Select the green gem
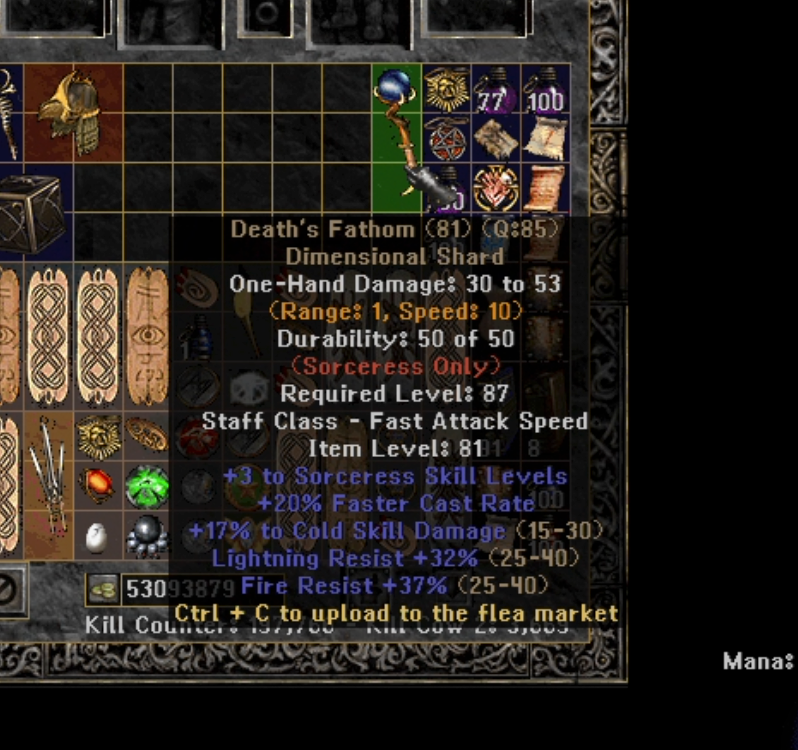The width and height of the screenshot is (798, 750). (147, 486)
